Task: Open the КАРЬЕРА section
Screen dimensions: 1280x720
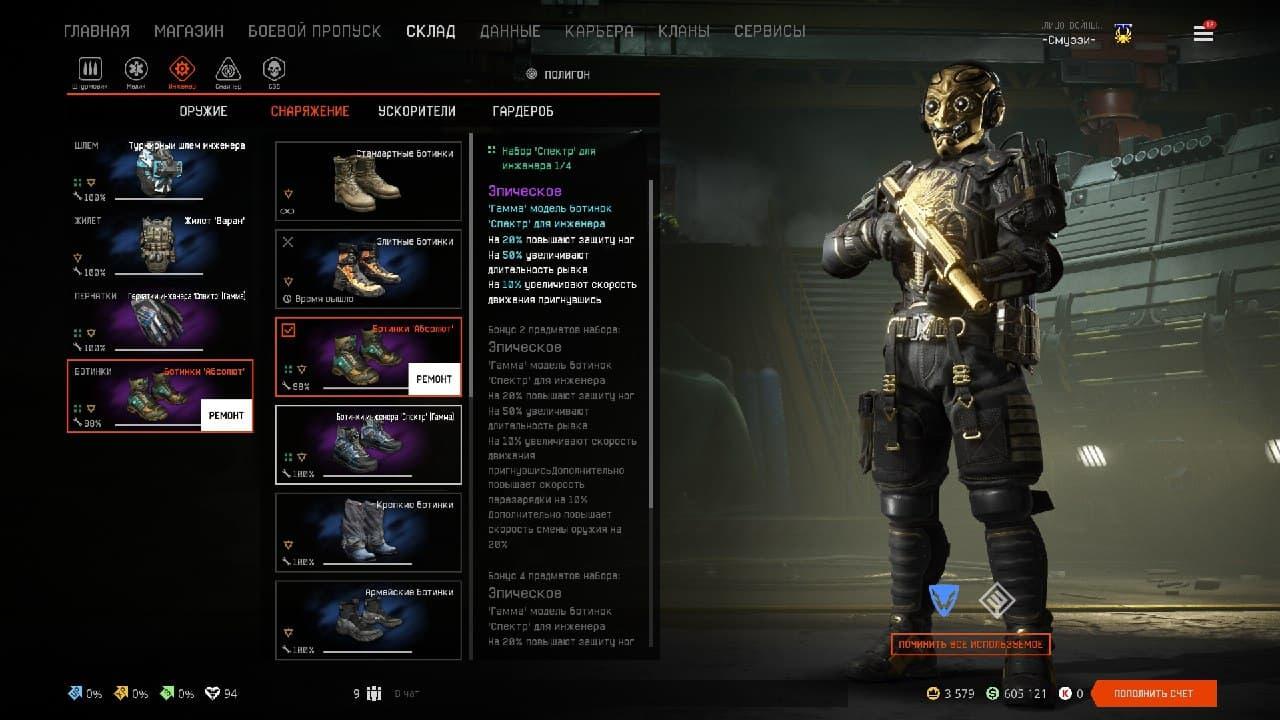Action: click(599, 31)
